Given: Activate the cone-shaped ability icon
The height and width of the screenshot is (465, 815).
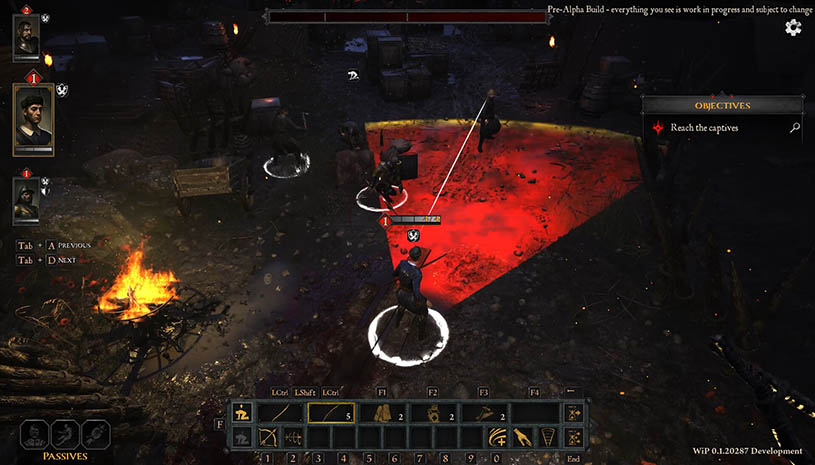Looking at the screenshot, I should click(x=548, y=437).
